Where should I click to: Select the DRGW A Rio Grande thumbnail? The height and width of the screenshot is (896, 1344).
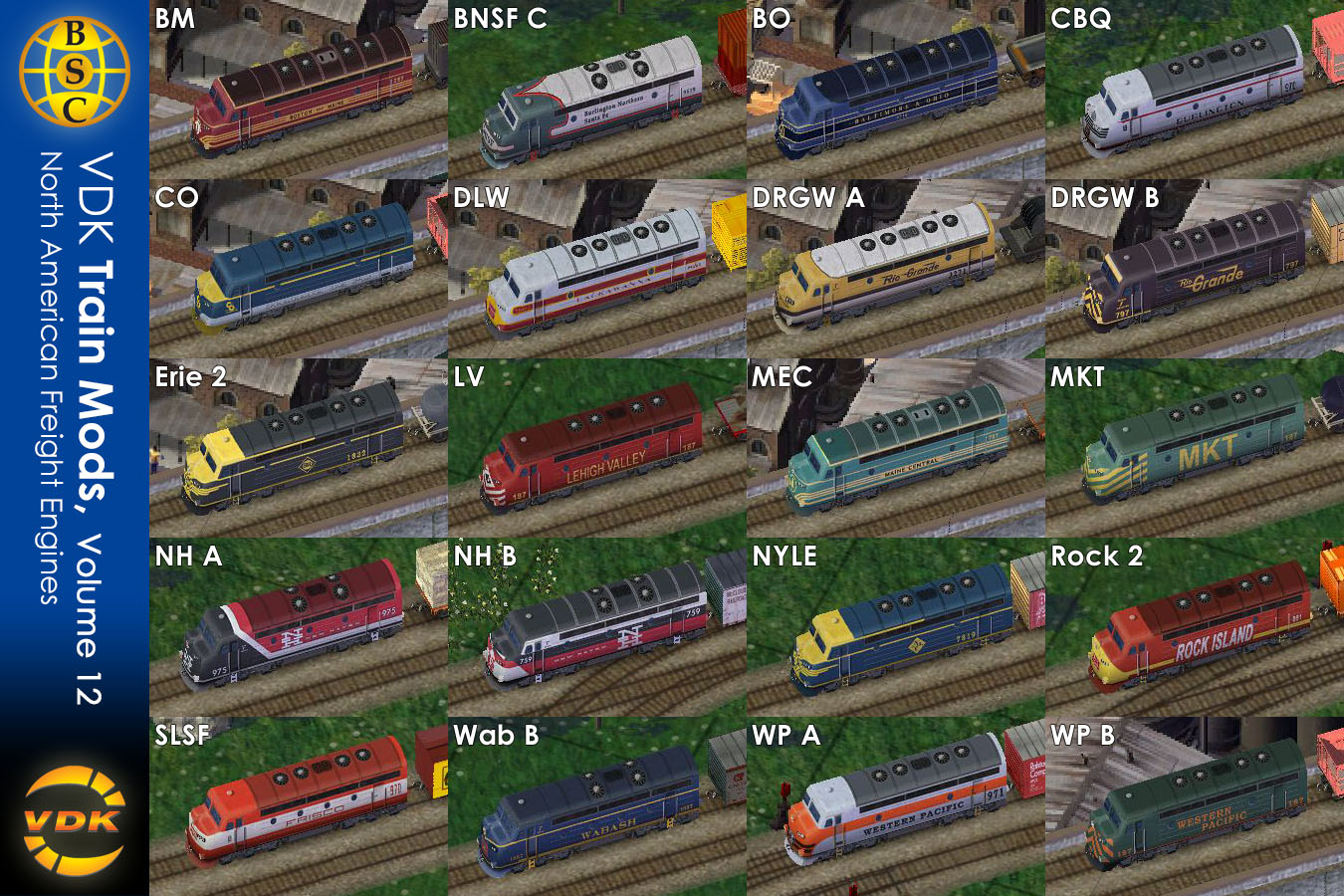(x=896, y=269)
